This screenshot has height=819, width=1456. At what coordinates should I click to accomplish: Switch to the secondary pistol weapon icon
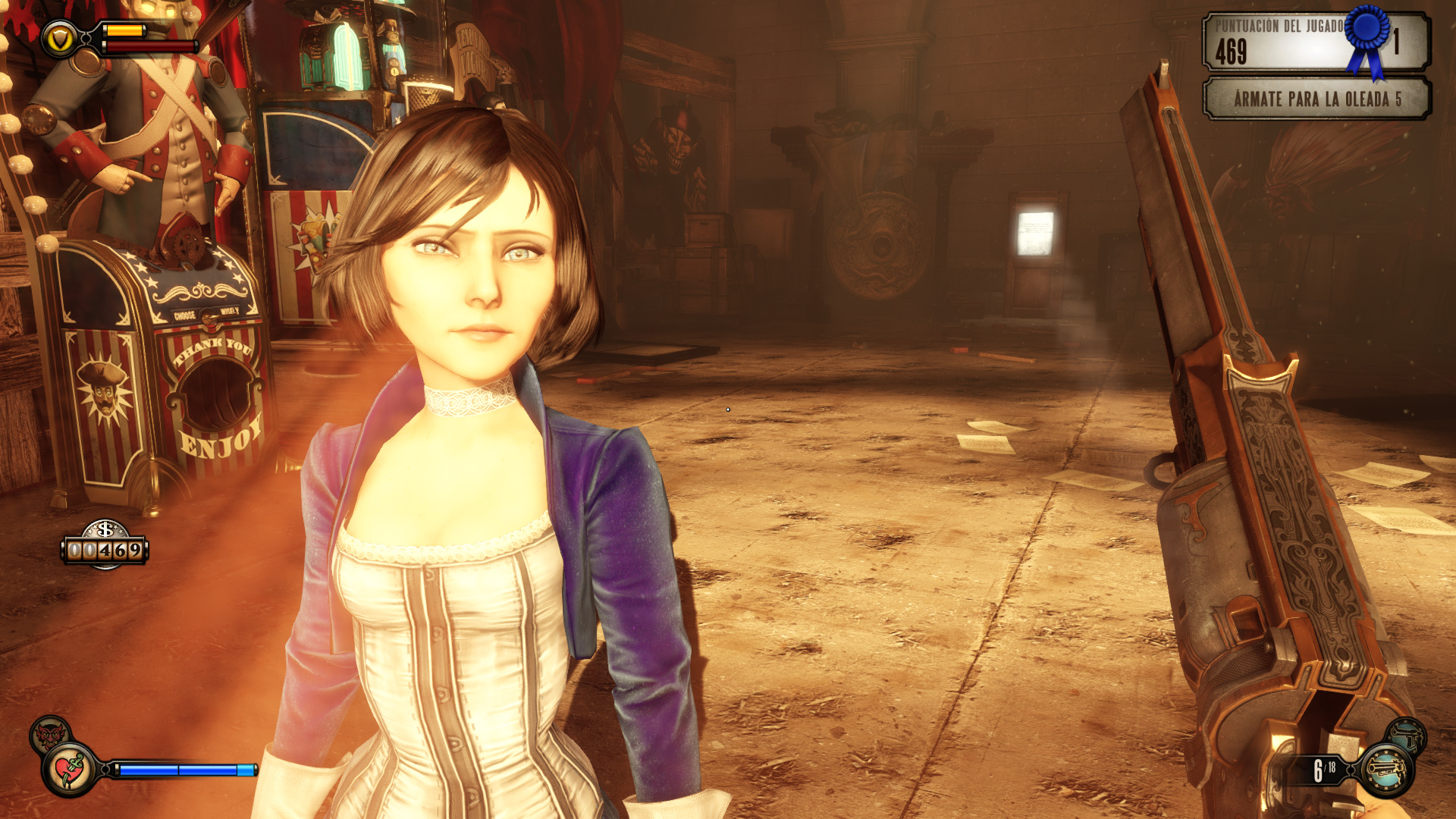(1407, 735)
